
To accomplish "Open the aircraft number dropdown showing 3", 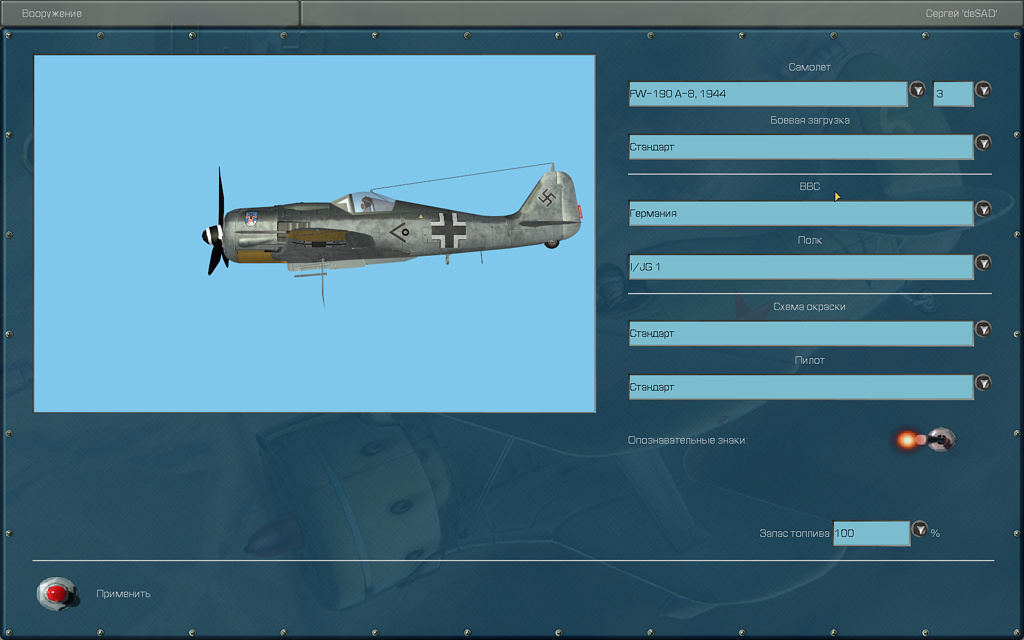I will 983,90.
